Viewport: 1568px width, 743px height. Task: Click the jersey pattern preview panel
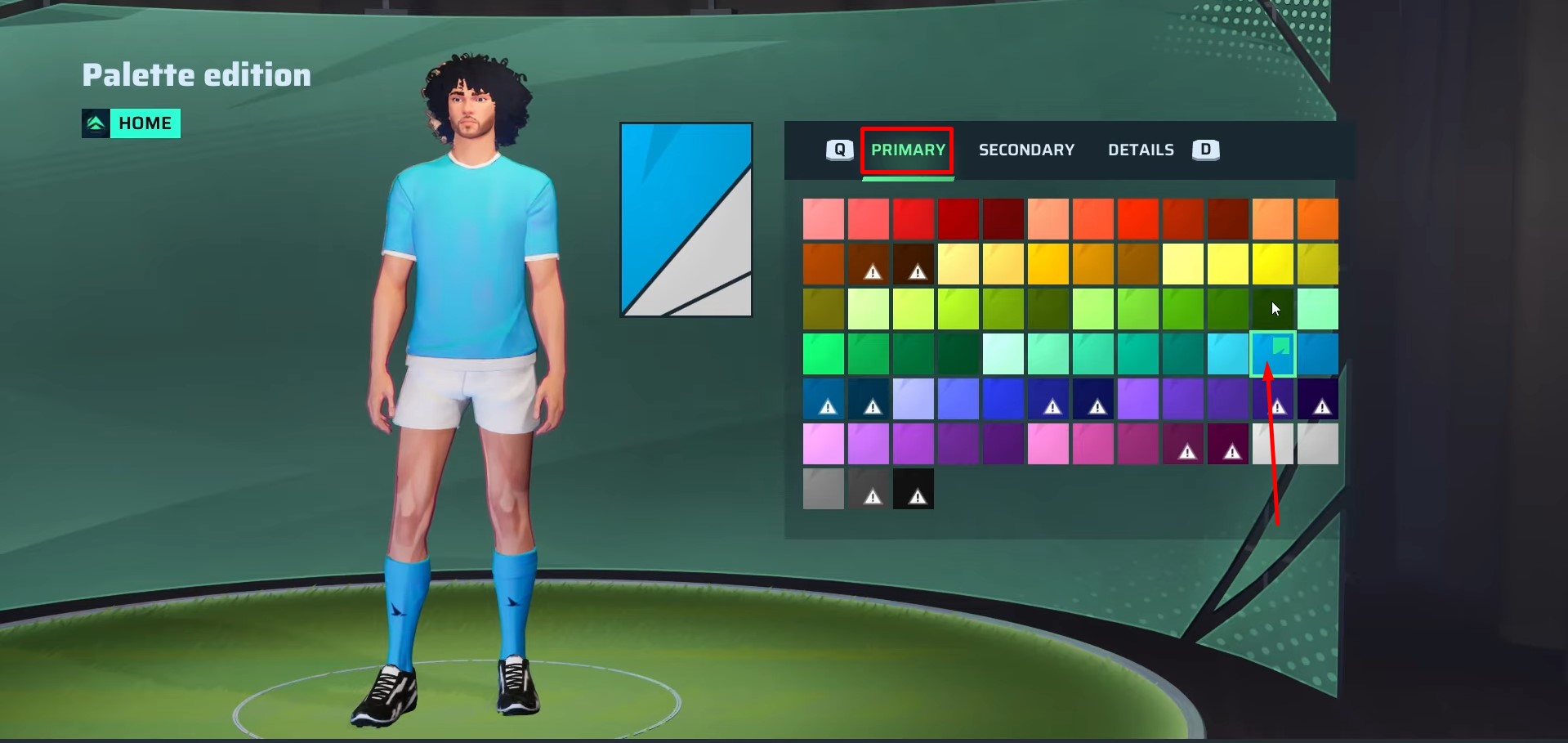click(x=686, y=219)
